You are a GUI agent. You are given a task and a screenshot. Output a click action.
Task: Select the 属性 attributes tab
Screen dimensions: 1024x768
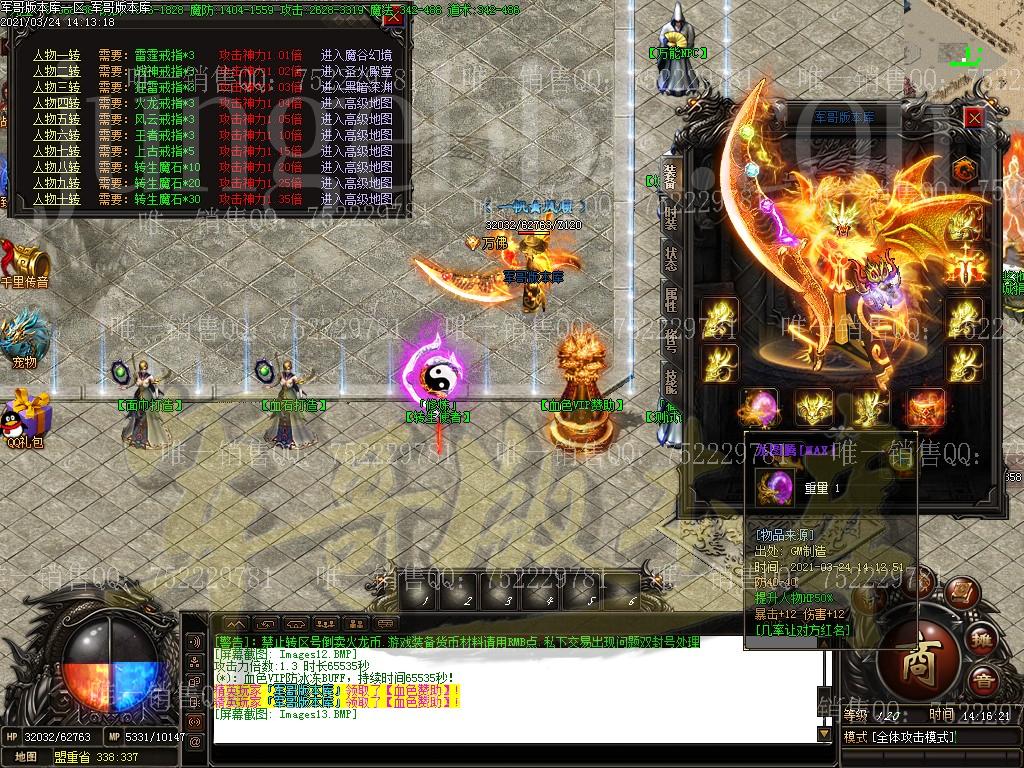[x=670, y=300]
